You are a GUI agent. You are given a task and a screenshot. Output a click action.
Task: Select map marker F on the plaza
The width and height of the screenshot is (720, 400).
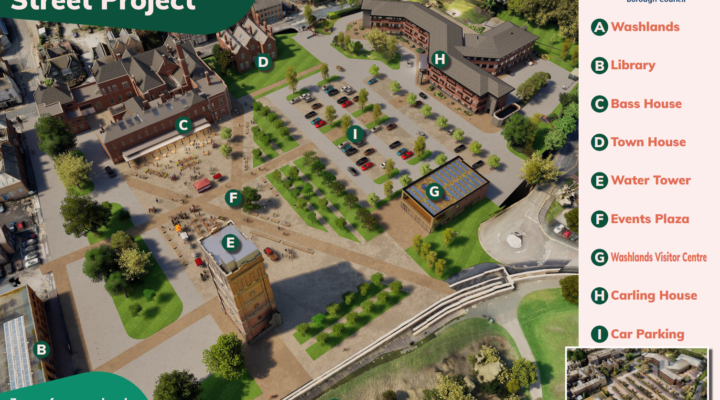pyautogui.click(x=234, y=198)
